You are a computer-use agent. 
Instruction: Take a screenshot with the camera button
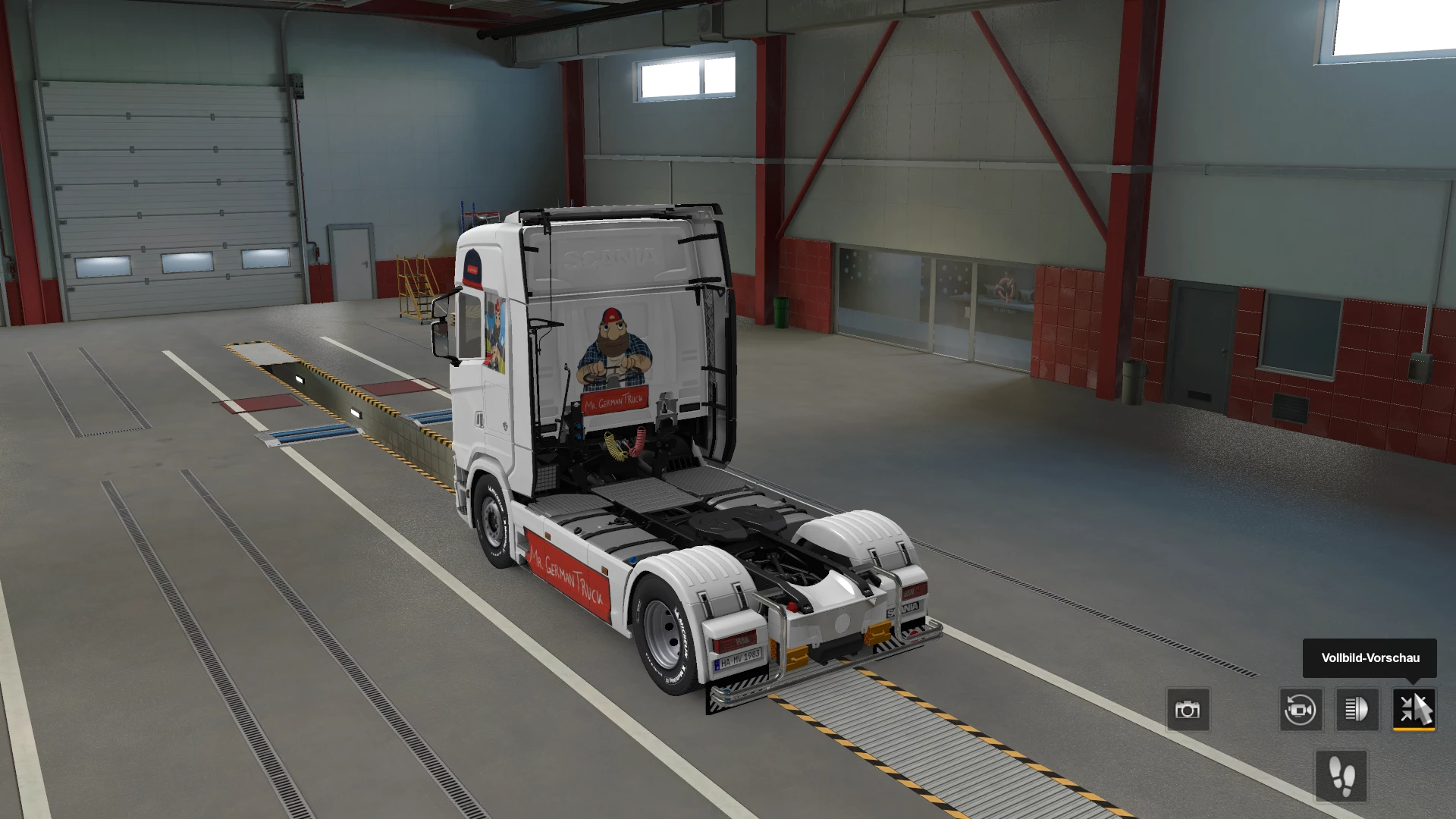[x=1188, y=710]
